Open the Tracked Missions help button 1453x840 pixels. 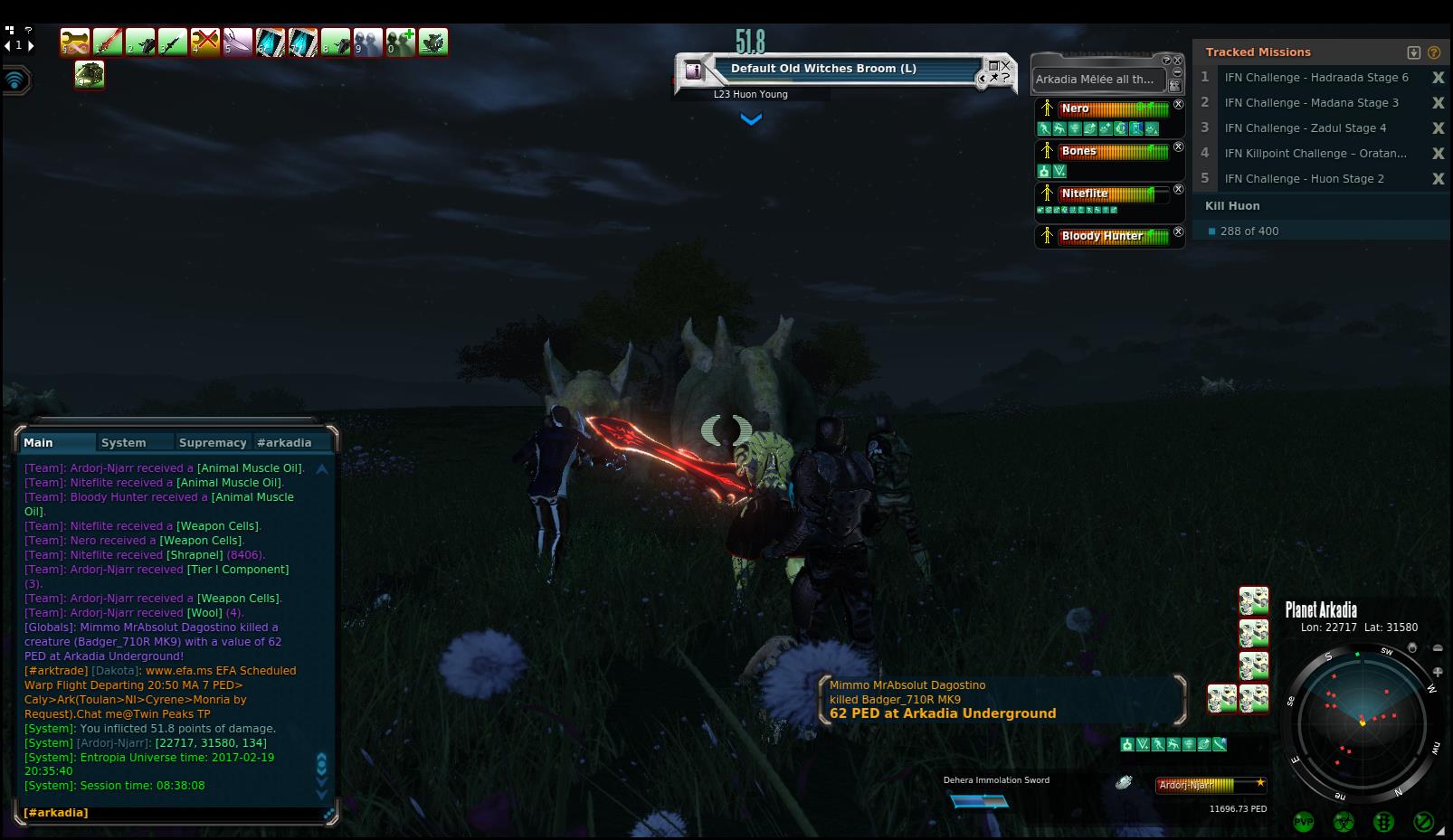1434,52
